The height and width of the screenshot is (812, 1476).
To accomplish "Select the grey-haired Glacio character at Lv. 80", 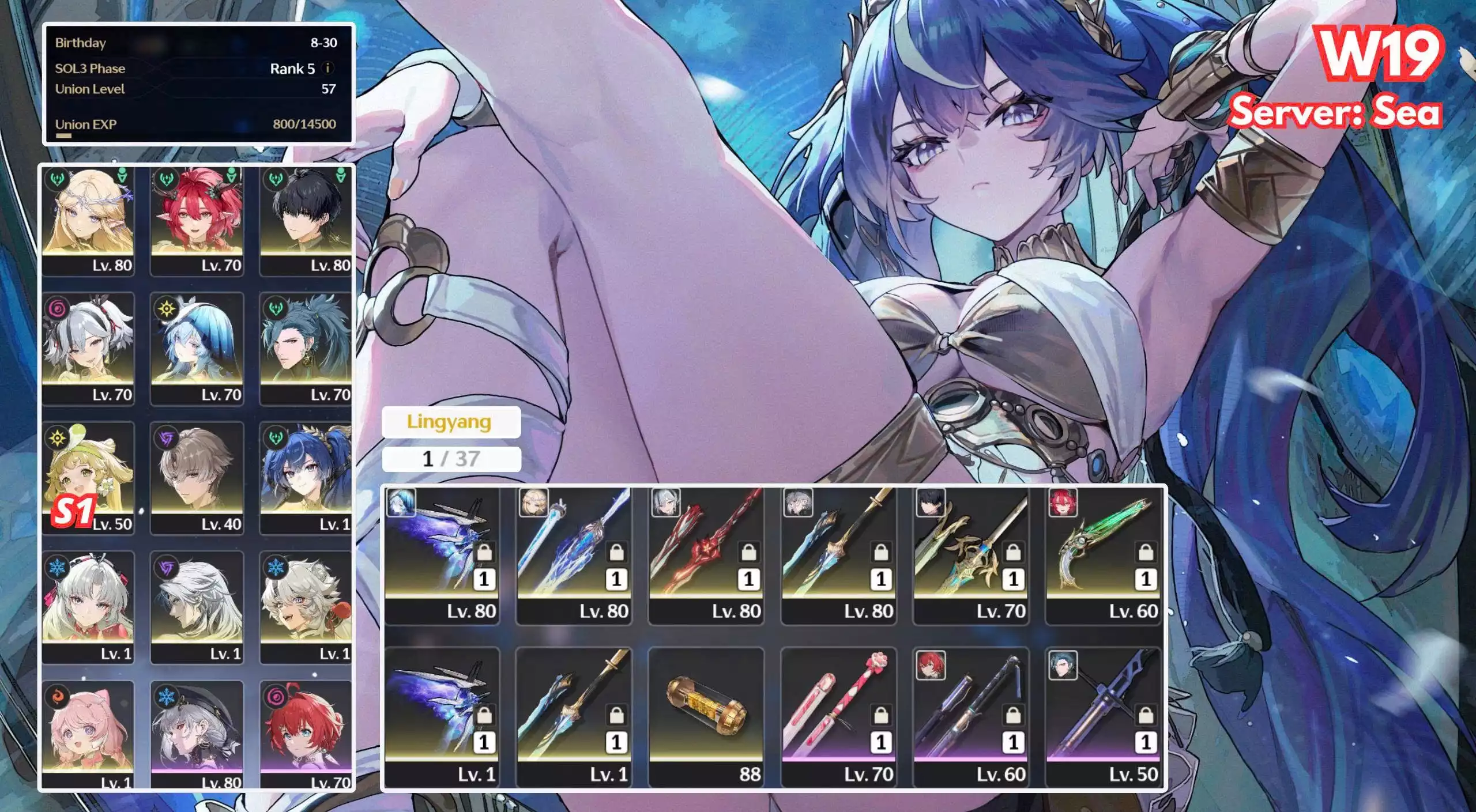I will pos(197,732).
